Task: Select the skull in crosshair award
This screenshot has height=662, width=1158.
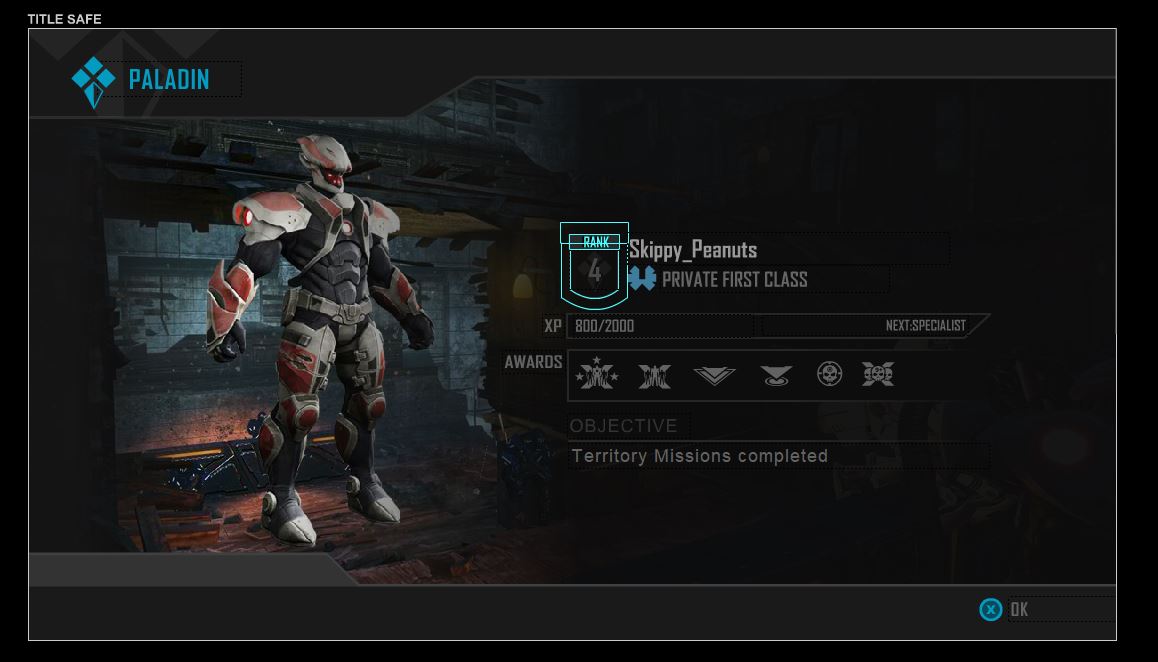Action: pyautogui.click(x=829, y=374)
